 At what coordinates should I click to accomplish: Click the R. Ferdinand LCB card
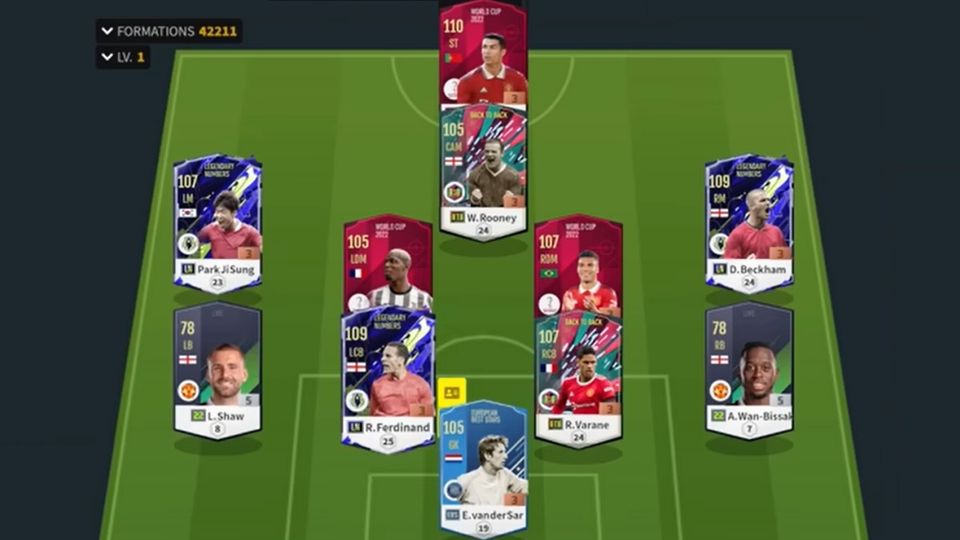coord(388,380)
